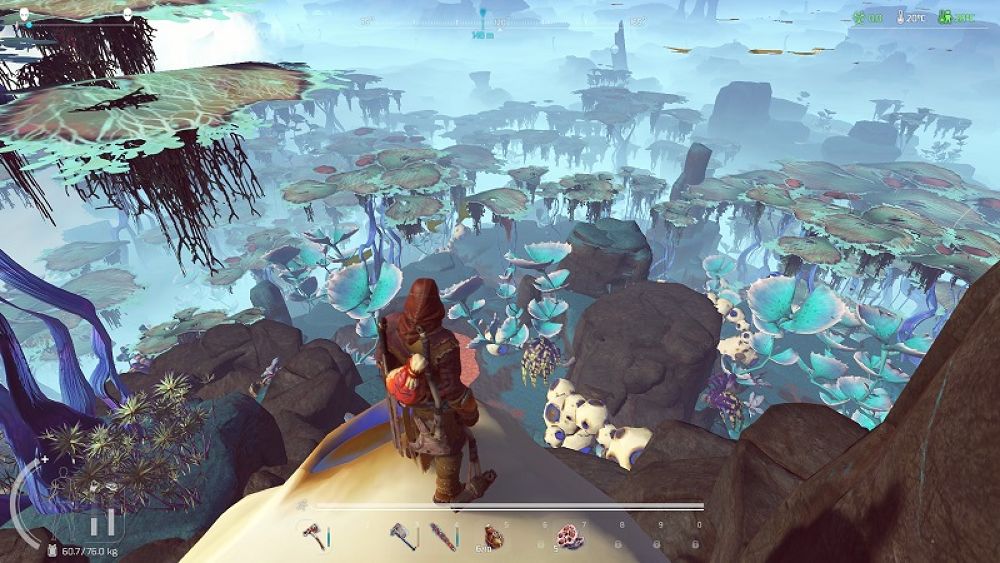Image resolution: width=1000 pixels, height=563 pixels.
Task: Select the pink ore chunk slot
Action: pyautogui.click(x=568, y=536)
